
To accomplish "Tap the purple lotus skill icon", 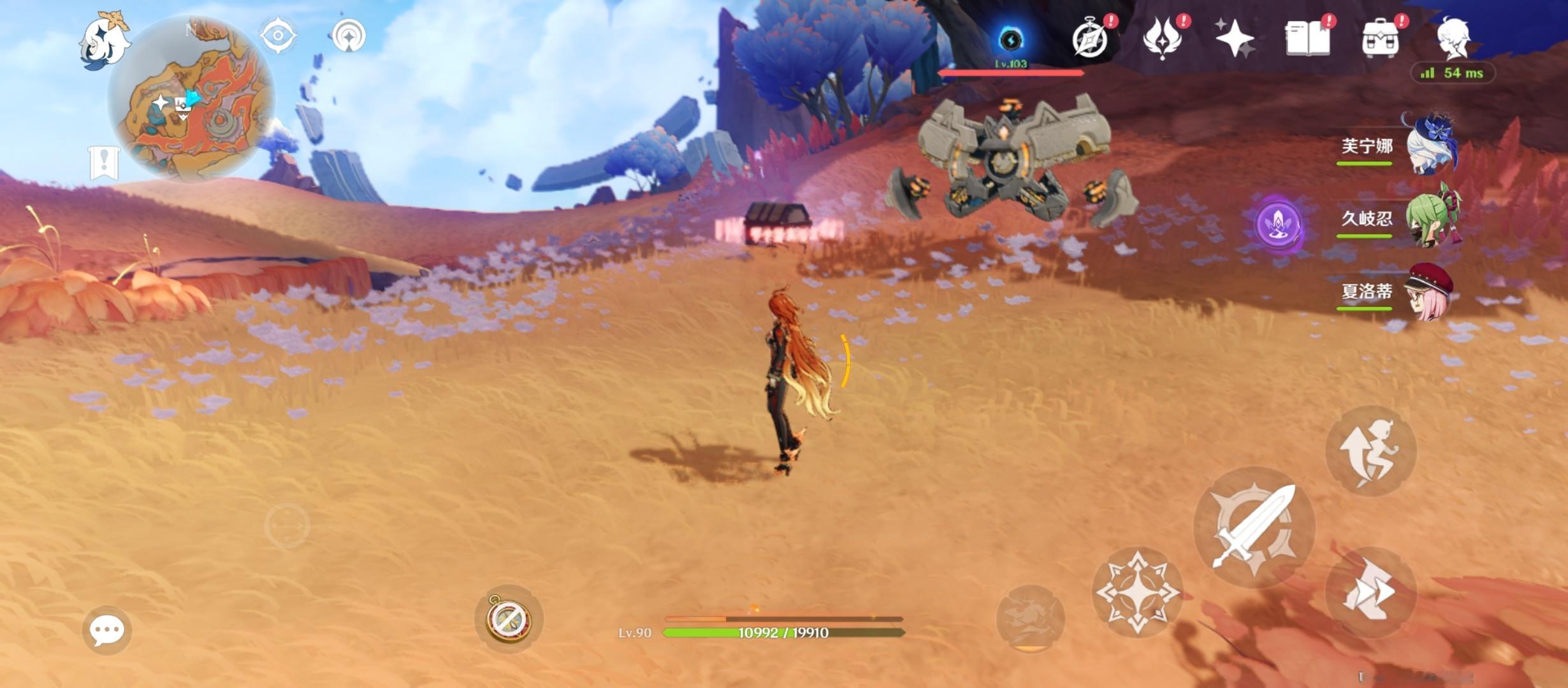I will pos(1278,224).
